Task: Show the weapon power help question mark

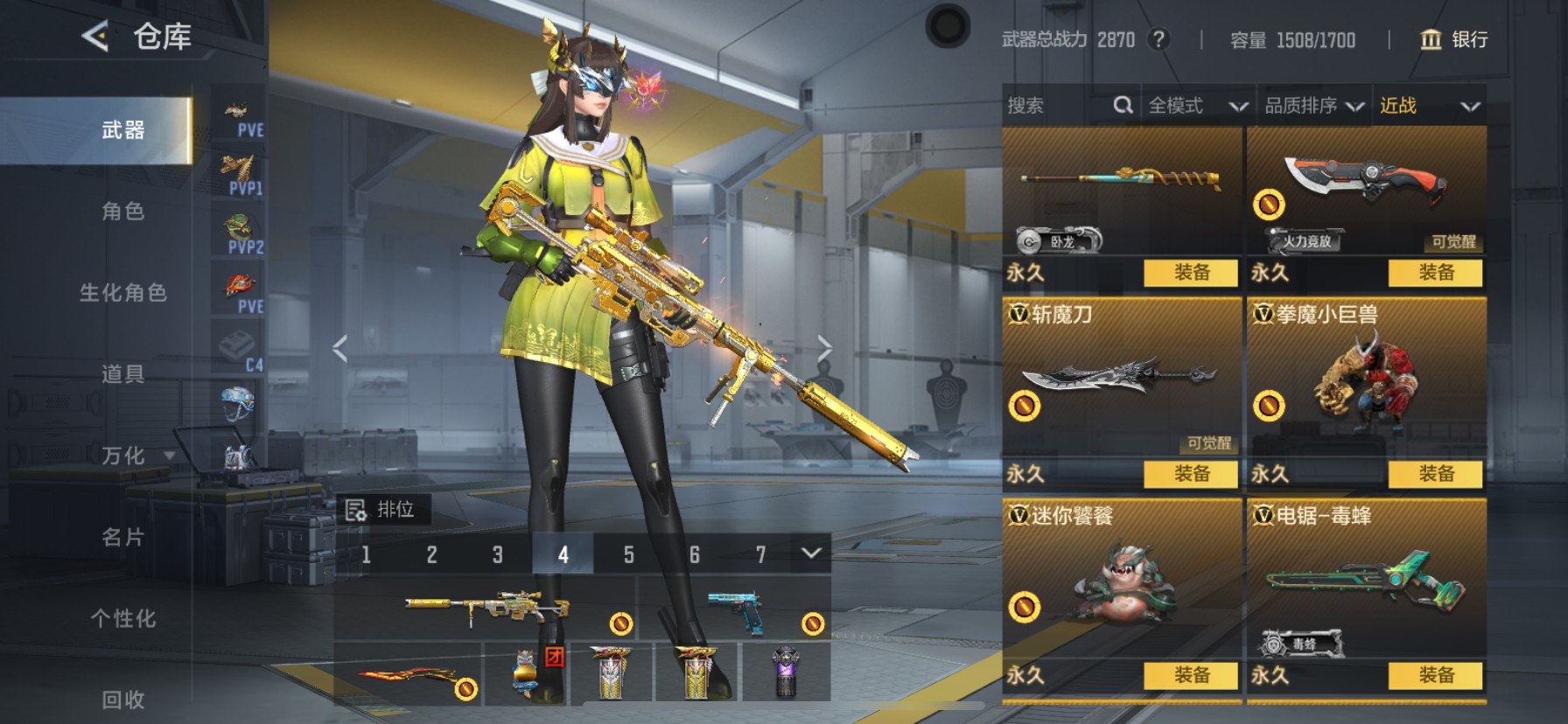Action: (1158, 39)
